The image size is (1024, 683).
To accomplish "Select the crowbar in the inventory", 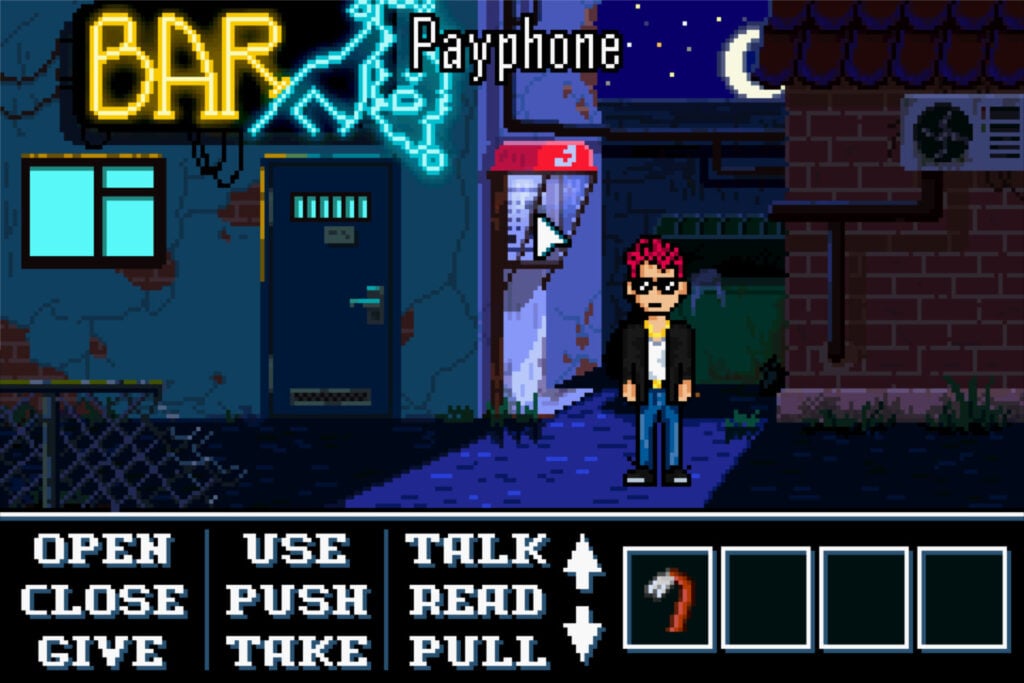I will click(668, 598).
